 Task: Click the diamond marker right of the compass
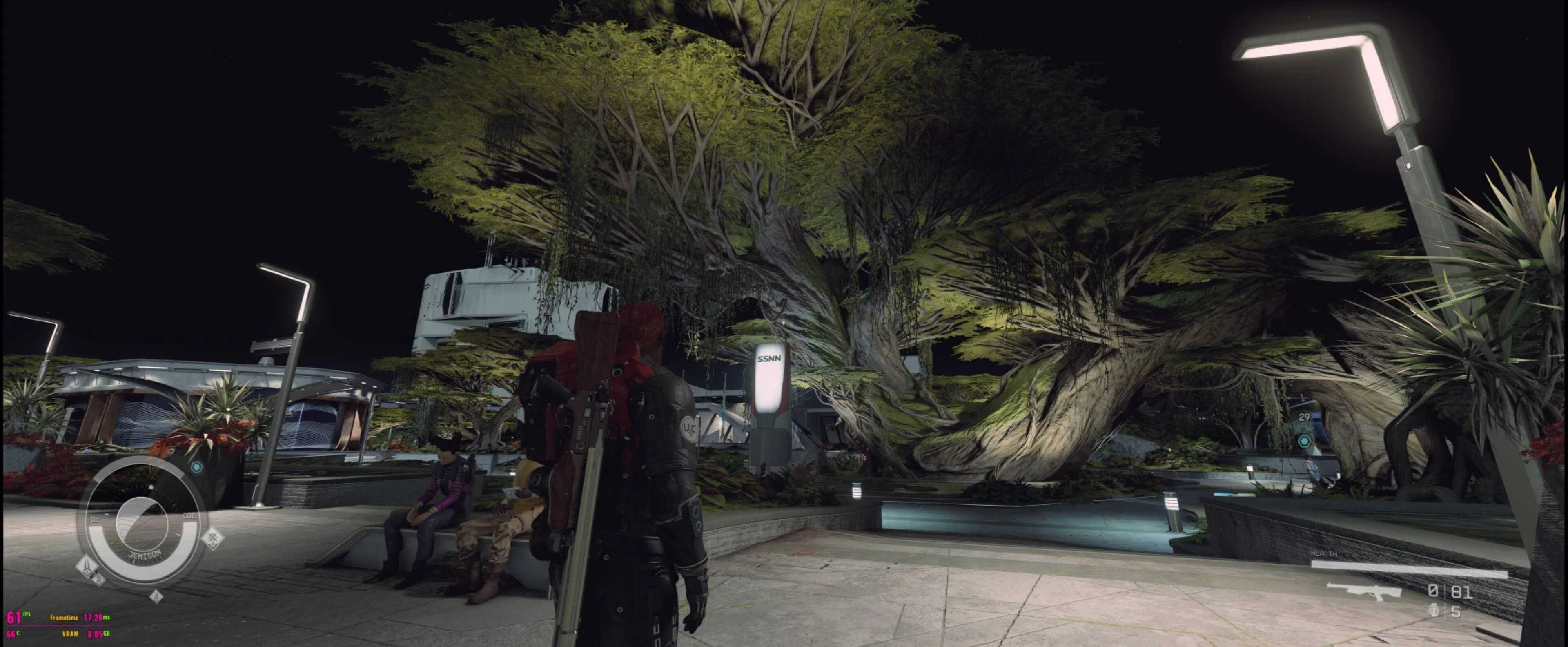(x=212, y=538)
